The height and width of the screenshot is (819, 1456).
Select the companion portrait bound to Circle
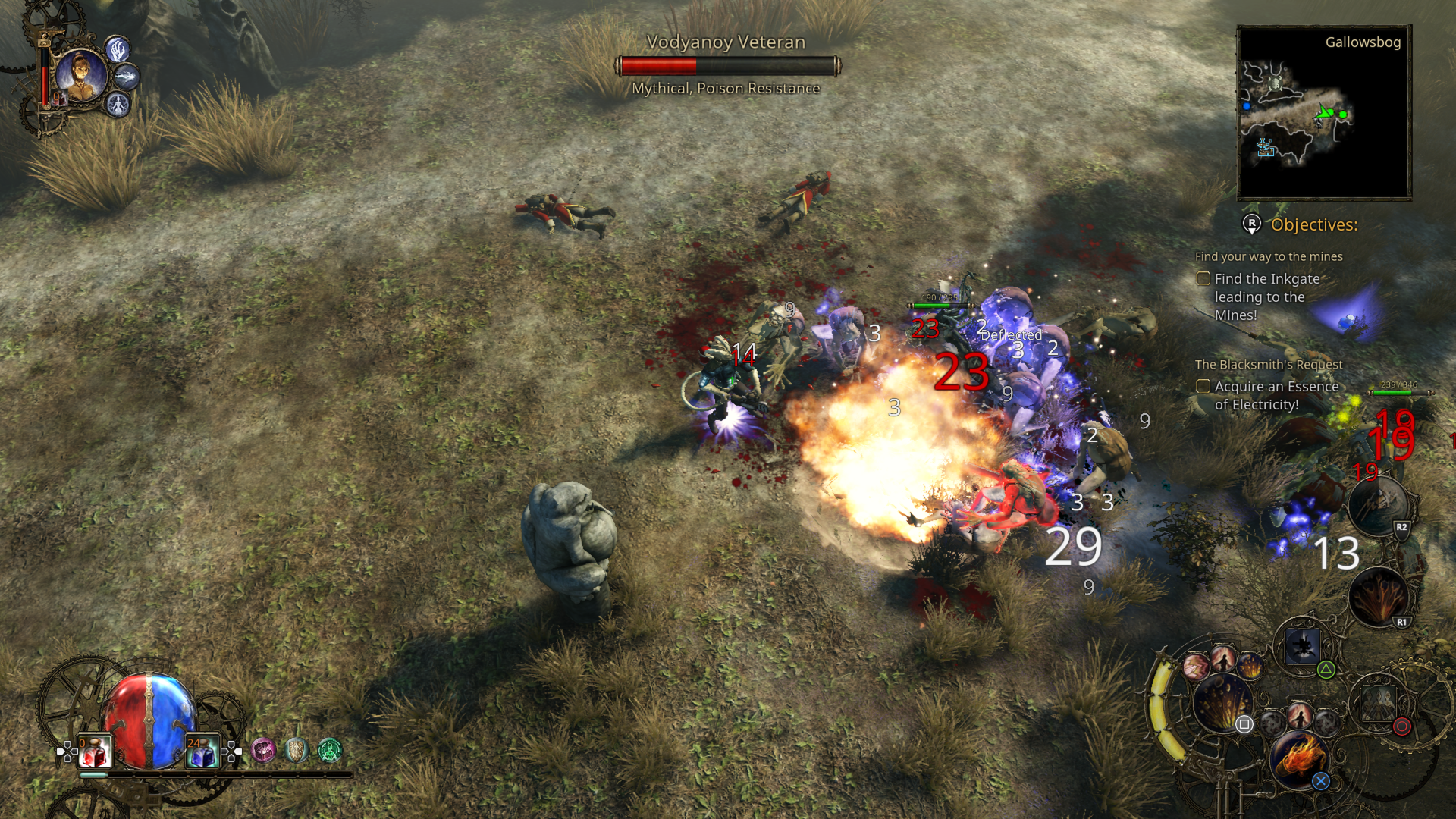[1379, 704]
